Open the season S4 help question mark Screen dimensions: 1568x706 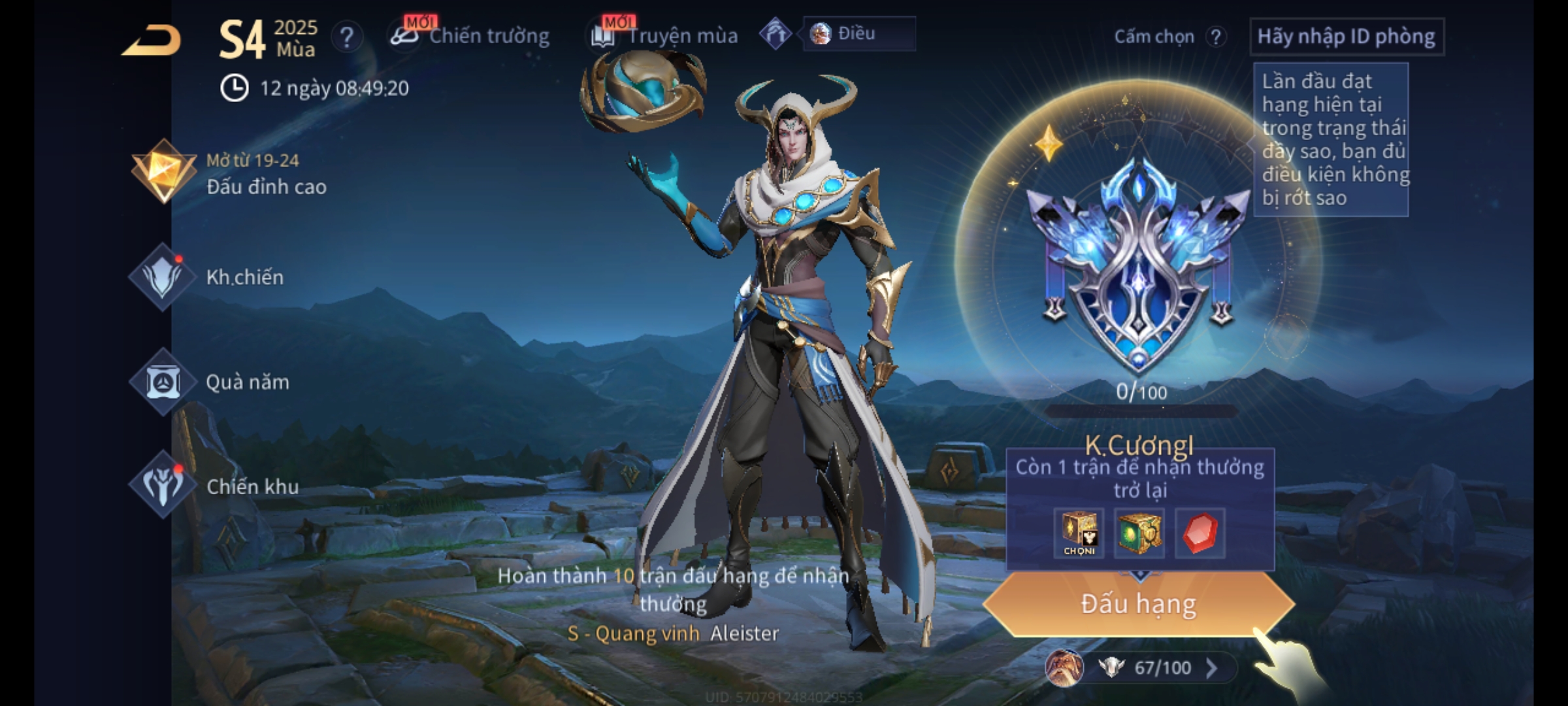click(x=346, y=37)
